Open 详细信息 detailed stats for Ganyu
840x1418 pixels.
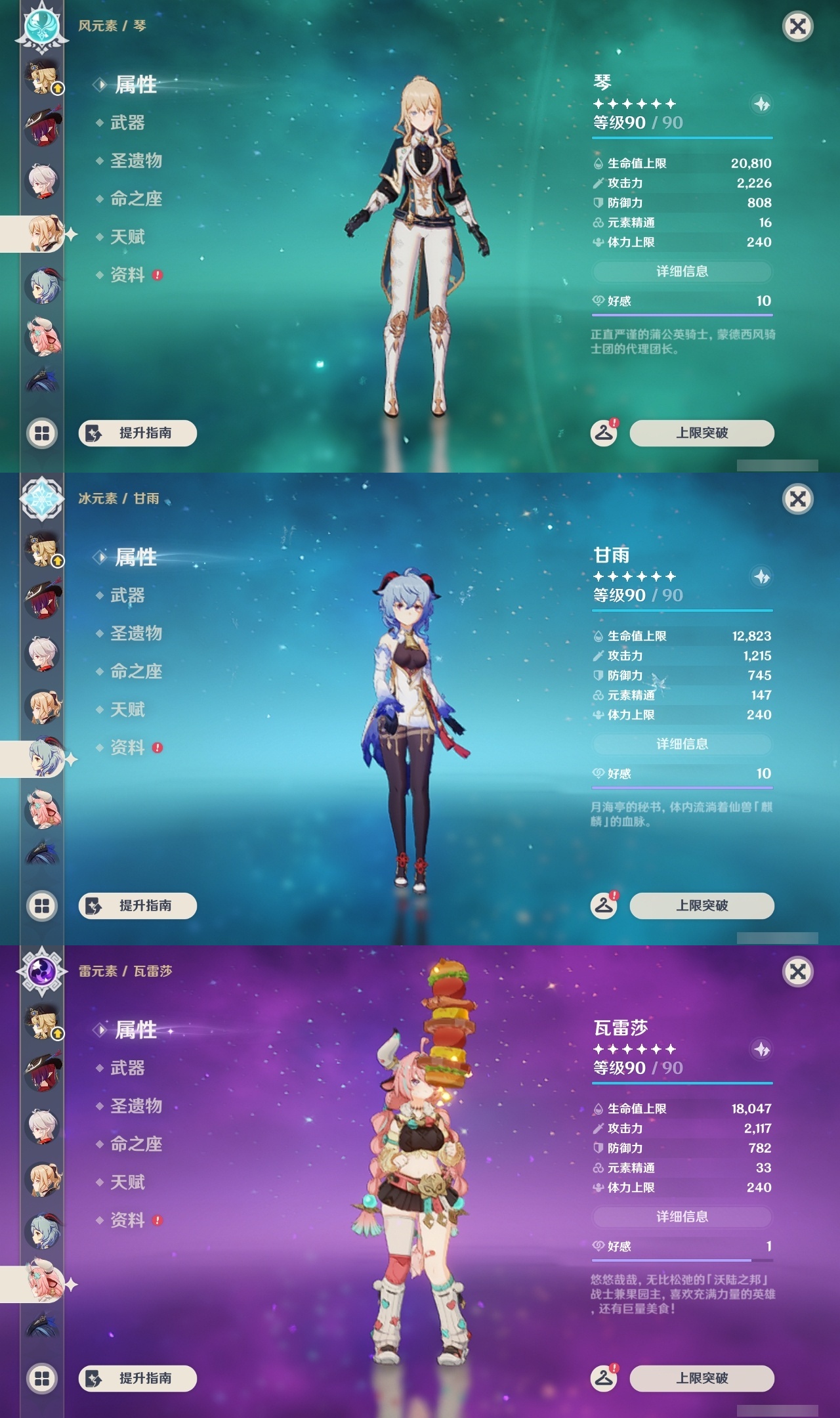pyautogui.click(x=682, y=744)
